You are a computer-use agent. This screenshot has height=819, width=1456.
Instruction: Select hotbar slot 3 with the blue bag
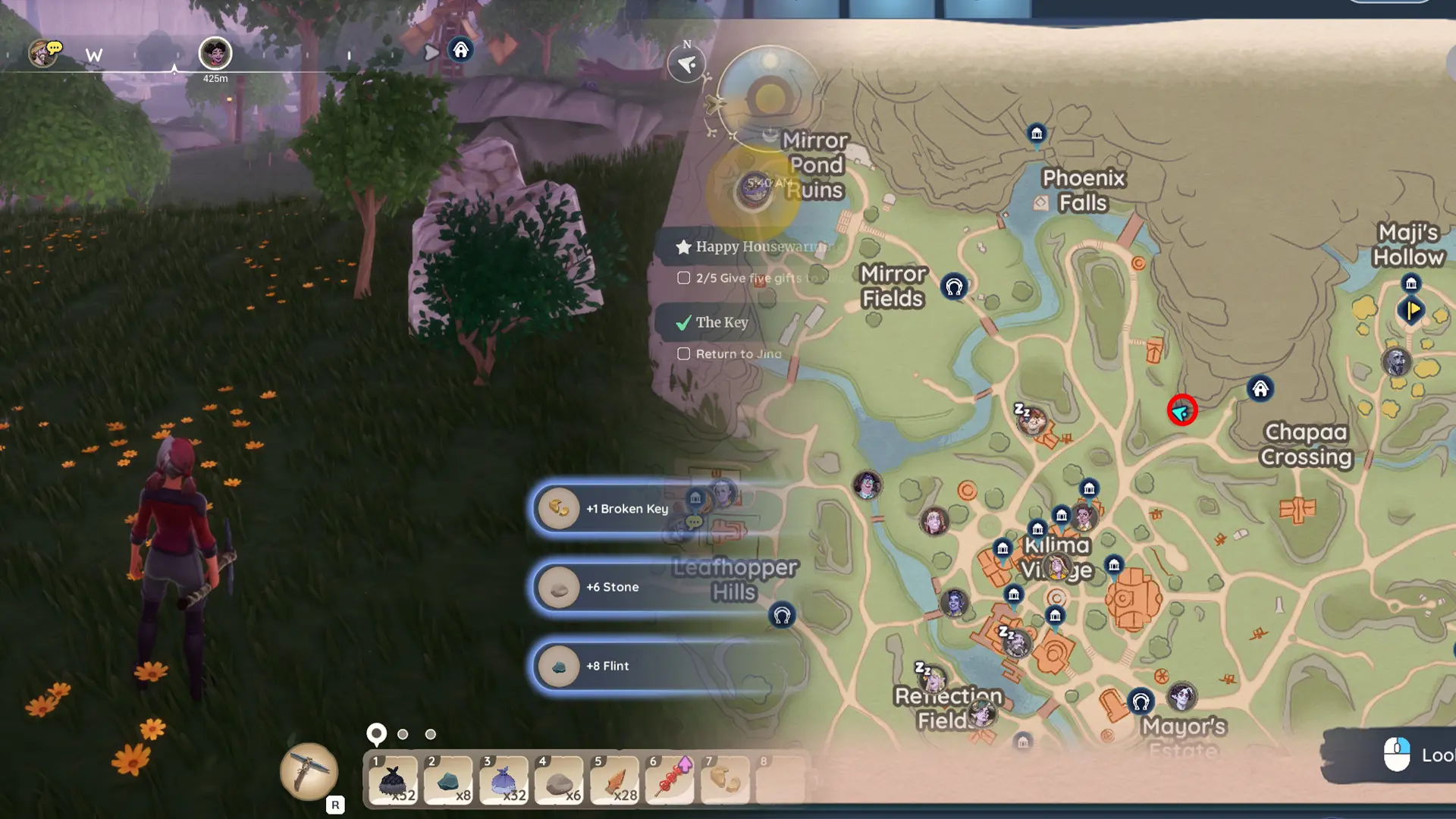(x=504, y=780)
